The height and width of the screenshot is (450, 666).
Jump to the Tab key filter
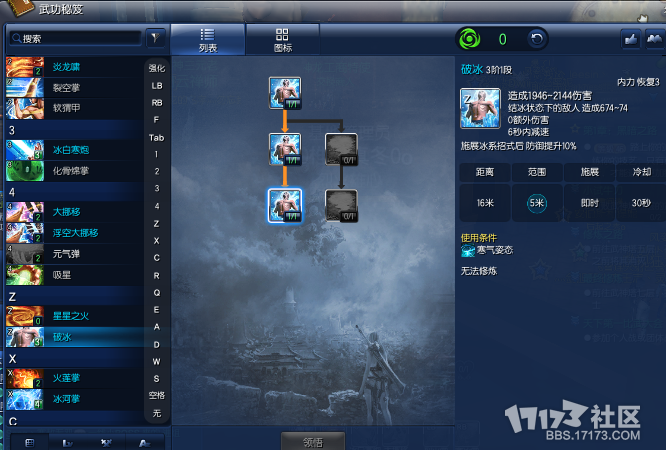157,137
